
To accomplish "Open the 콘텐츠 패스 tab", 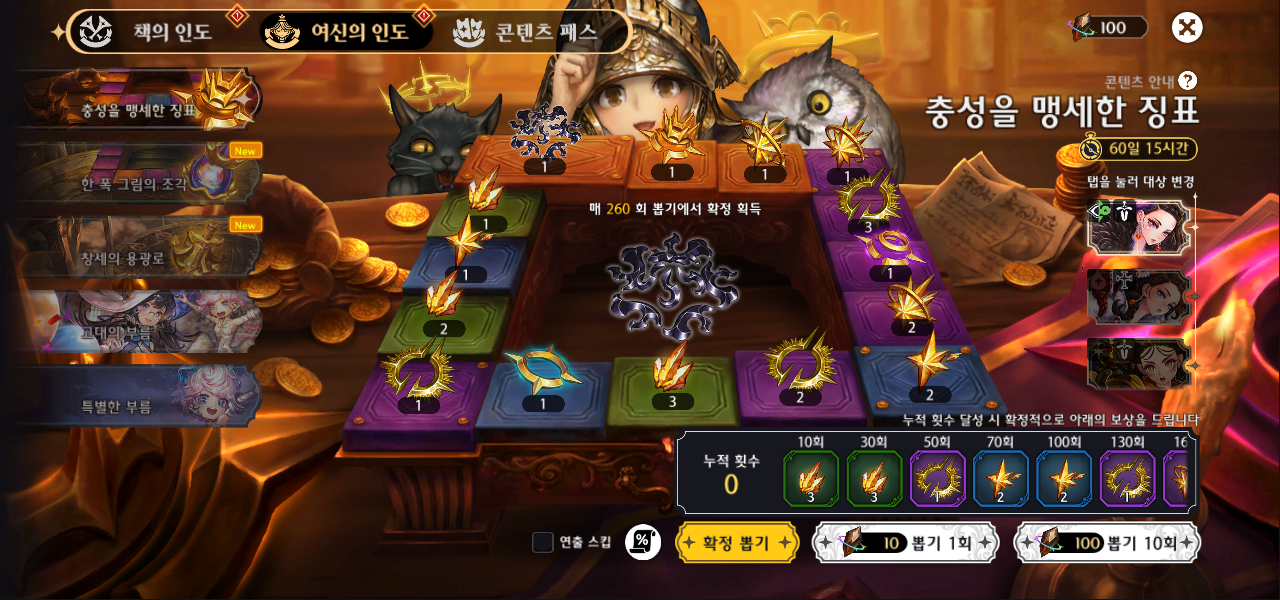I will click(x=530, y=31).
